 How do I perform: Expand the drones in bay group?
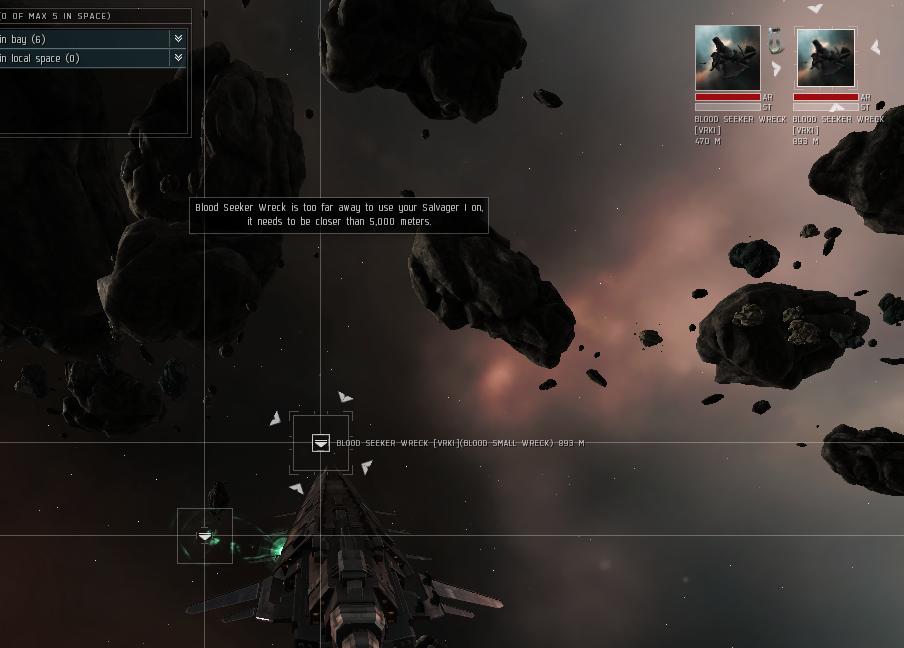pyautogui.click(x=178, y=39)
